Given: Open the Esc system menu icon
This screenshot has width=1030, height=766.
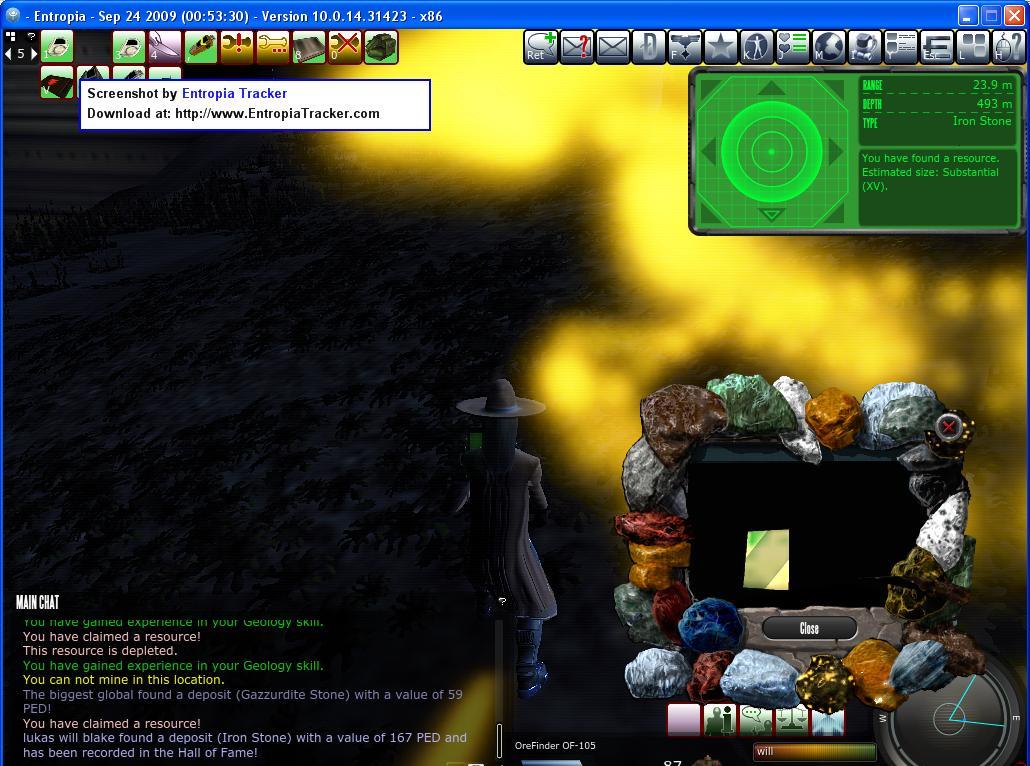Looking at the screenshot, I should 937,46.
